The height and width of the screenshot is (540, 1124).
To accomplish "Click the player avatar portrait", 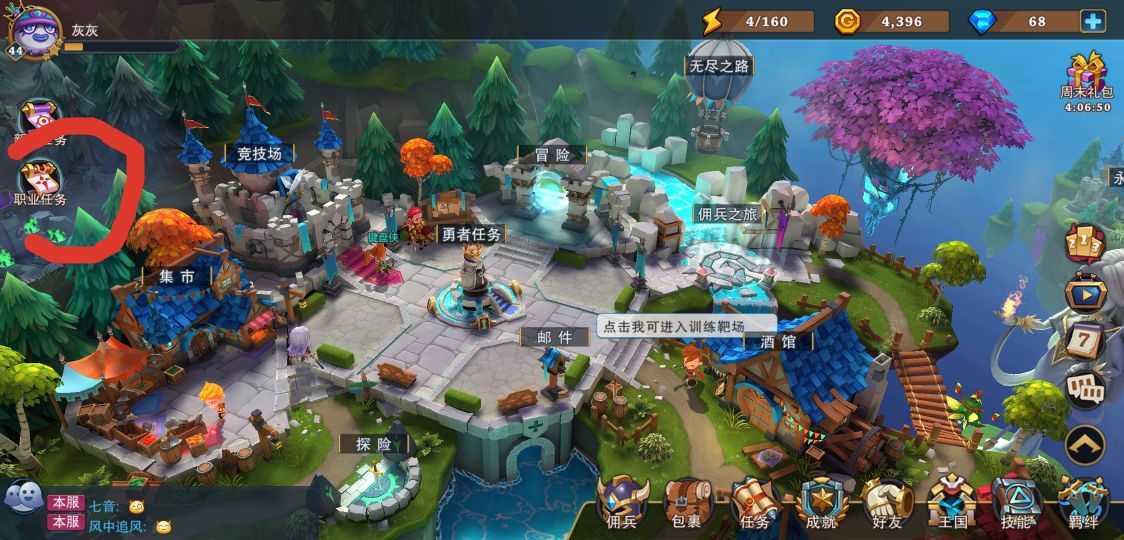I will tap(34, 30).
